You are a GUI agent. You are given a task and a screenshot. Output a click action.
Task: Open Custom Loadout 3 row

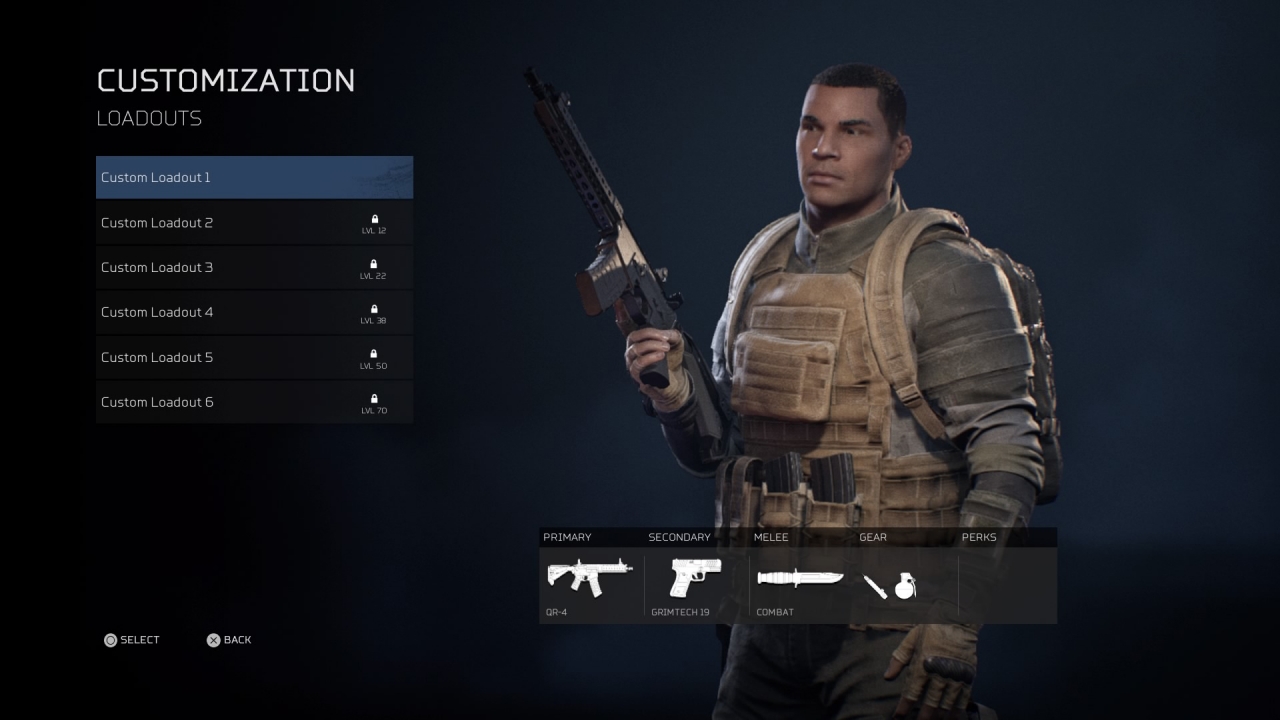pyautogui.click(x=254, y=268)
